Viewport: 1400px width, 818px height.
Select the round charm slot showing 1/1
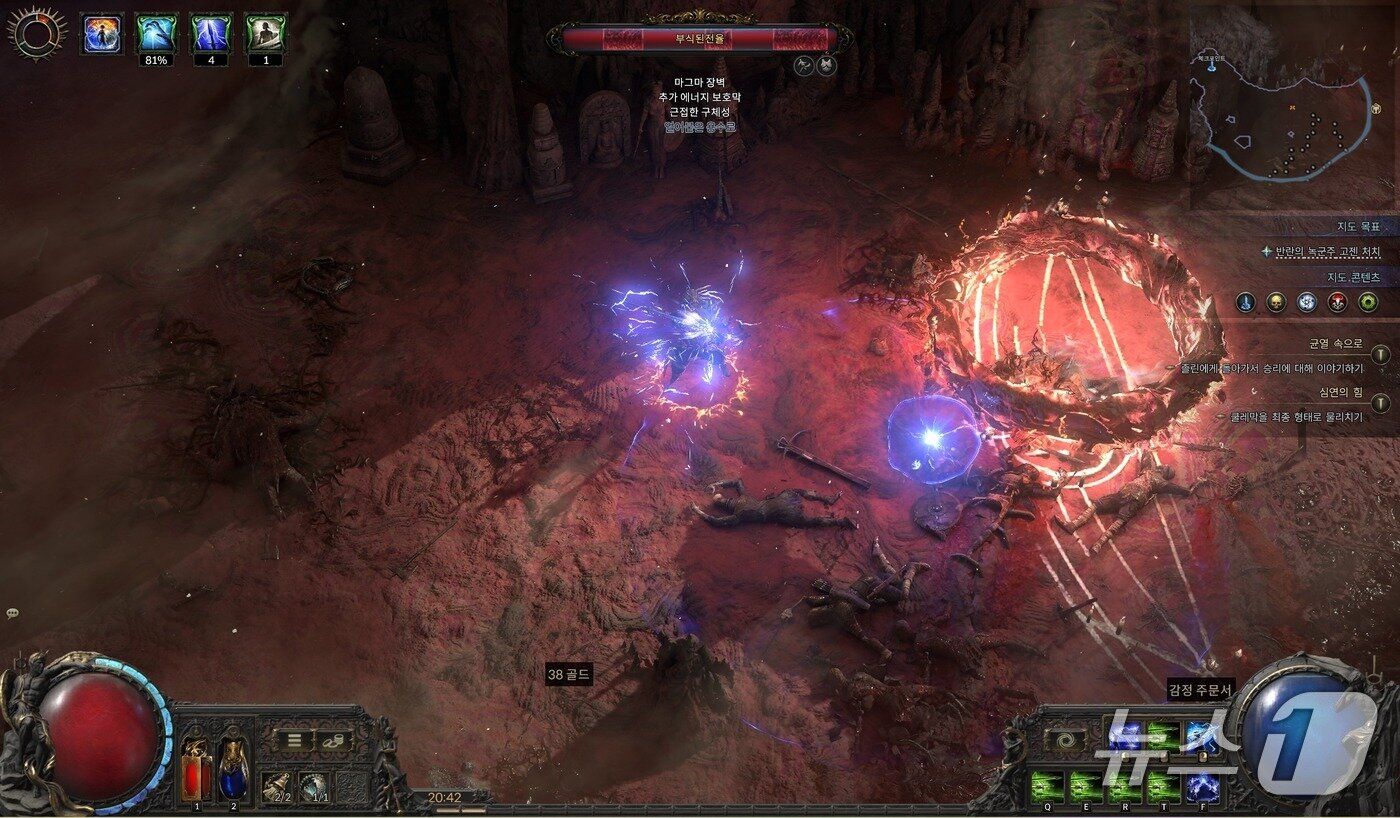coord(314,787)
